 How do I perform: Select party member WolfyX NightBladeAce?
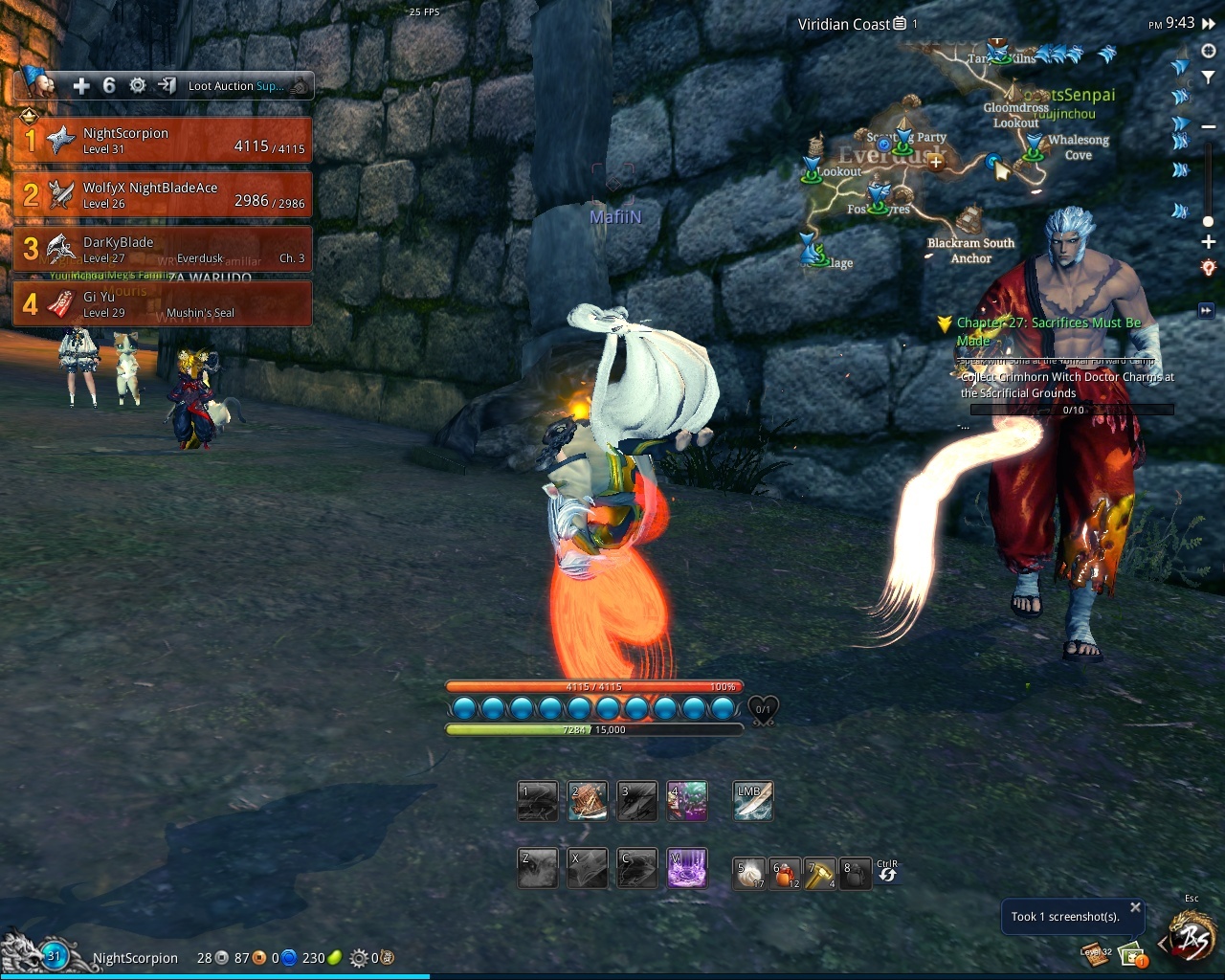tap(163, 195)
